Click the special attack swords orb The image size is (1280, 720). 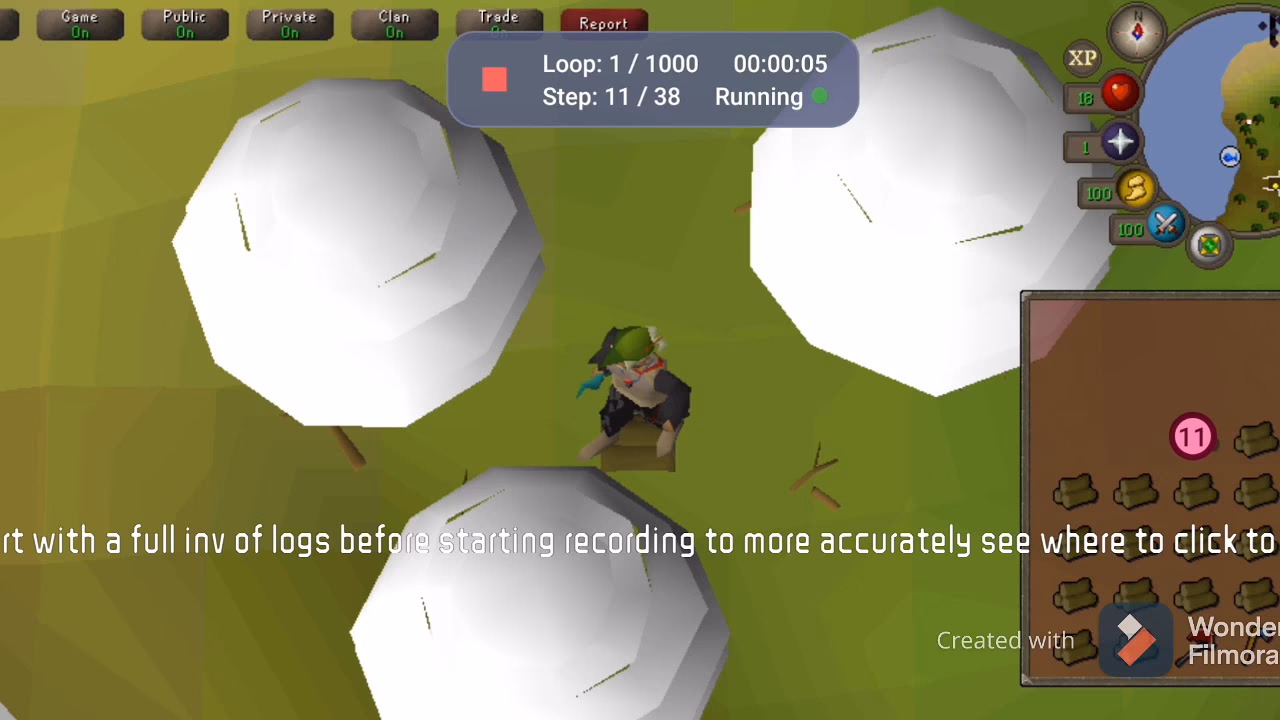(x=1164, y=226)
